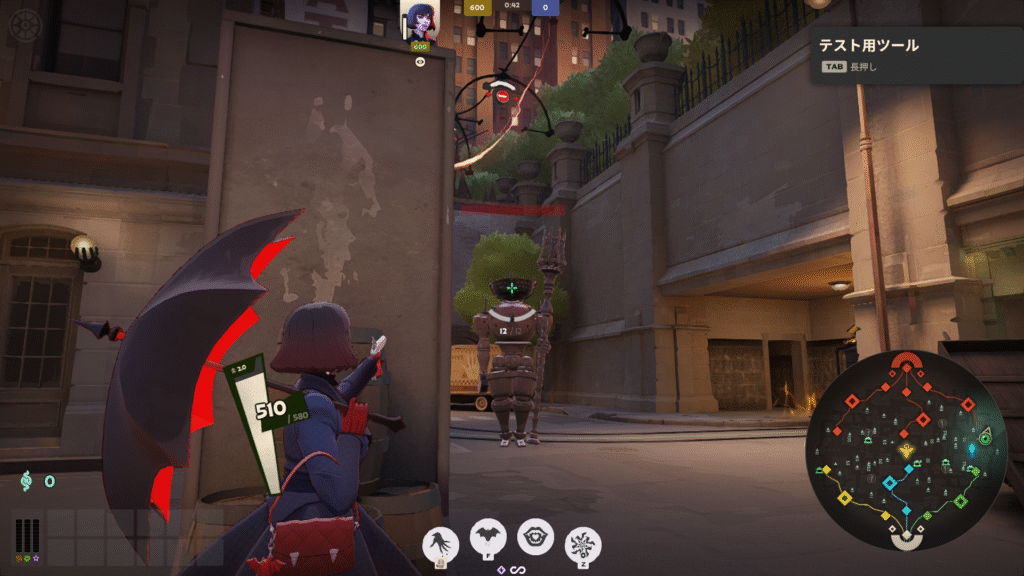Click the eye icon under the portrait
The width and height of the screenshot is (1024, 576).
tap(420, 61)
